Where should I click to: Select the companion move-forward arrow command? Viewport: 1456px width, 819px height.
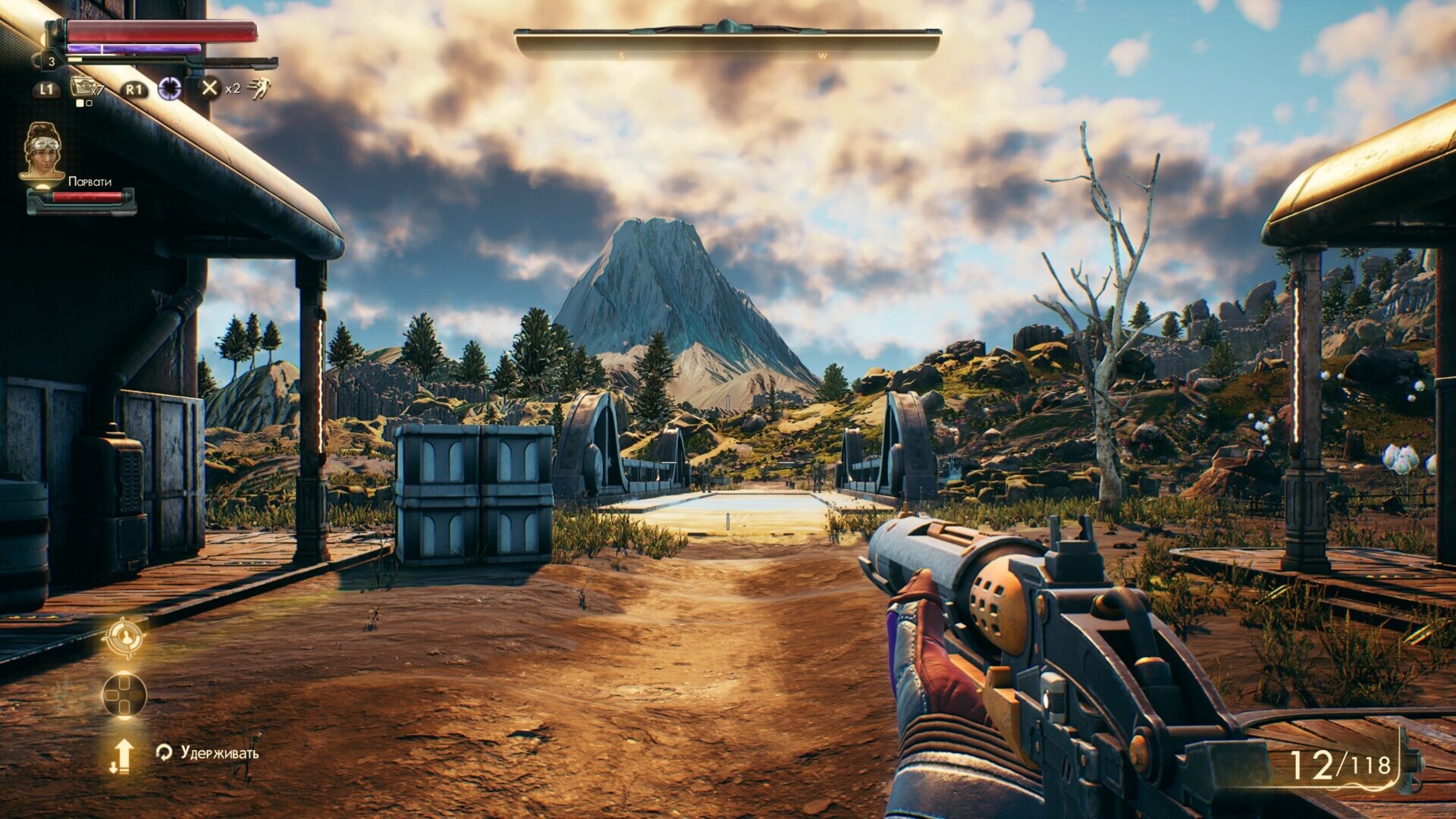click(122, 756)
